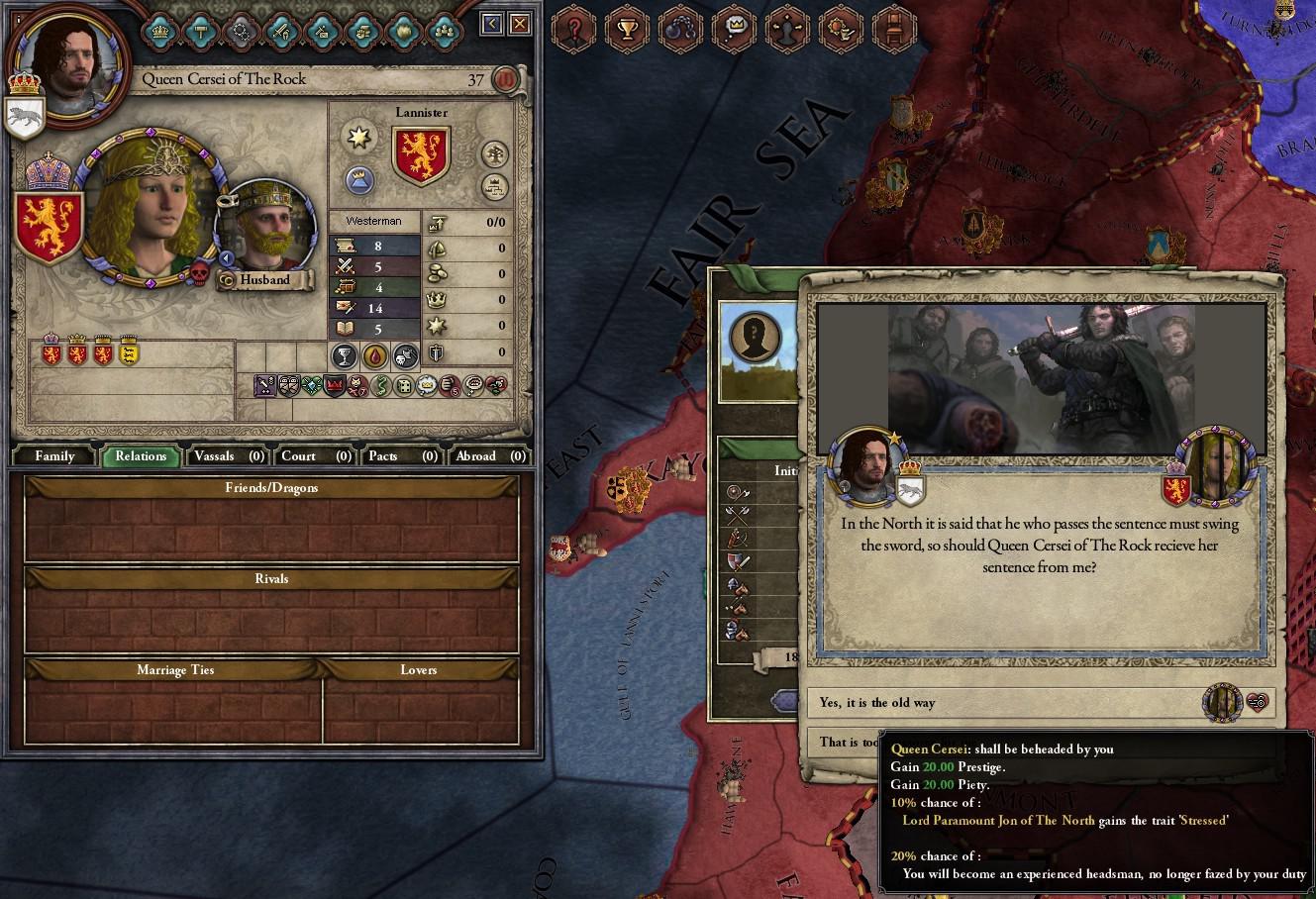Screen dimensions: 1316x899
Task: Go back with the blue arrow button
Action: [x=492, y=24]
